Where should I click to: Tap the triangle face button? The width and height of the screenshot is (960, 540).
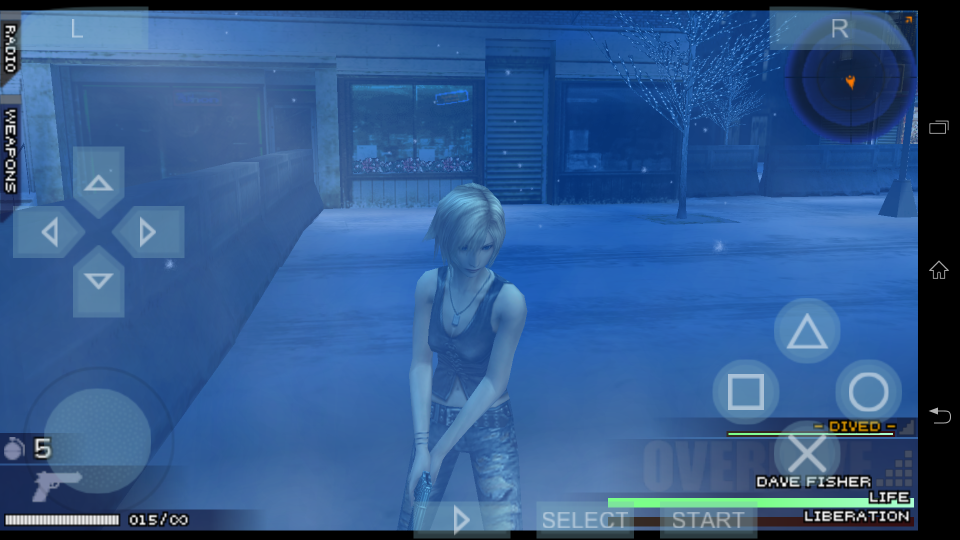807,332
